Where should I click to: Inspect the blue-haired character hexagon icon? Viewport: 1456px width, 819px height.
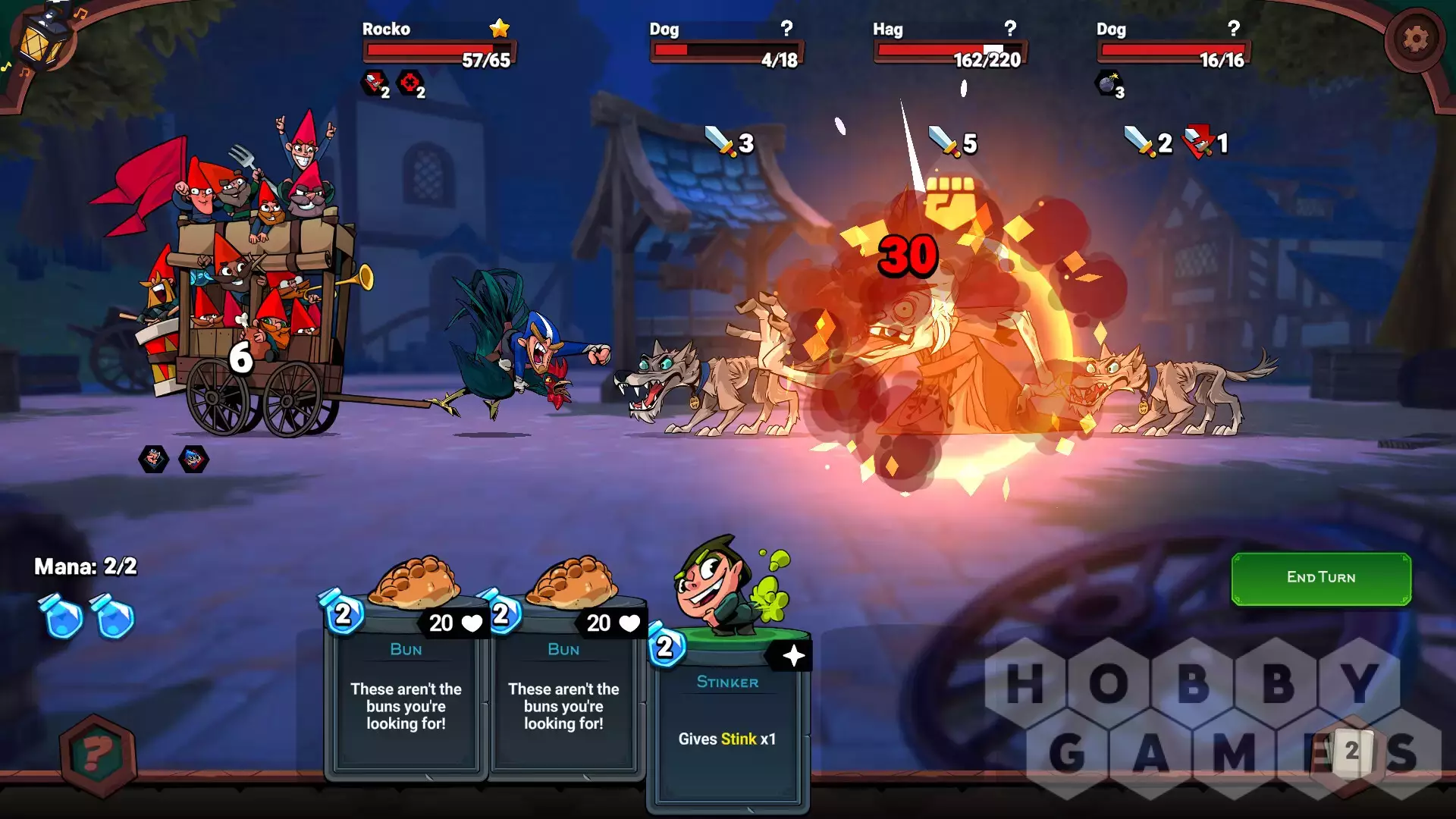[x=193, y=459]
